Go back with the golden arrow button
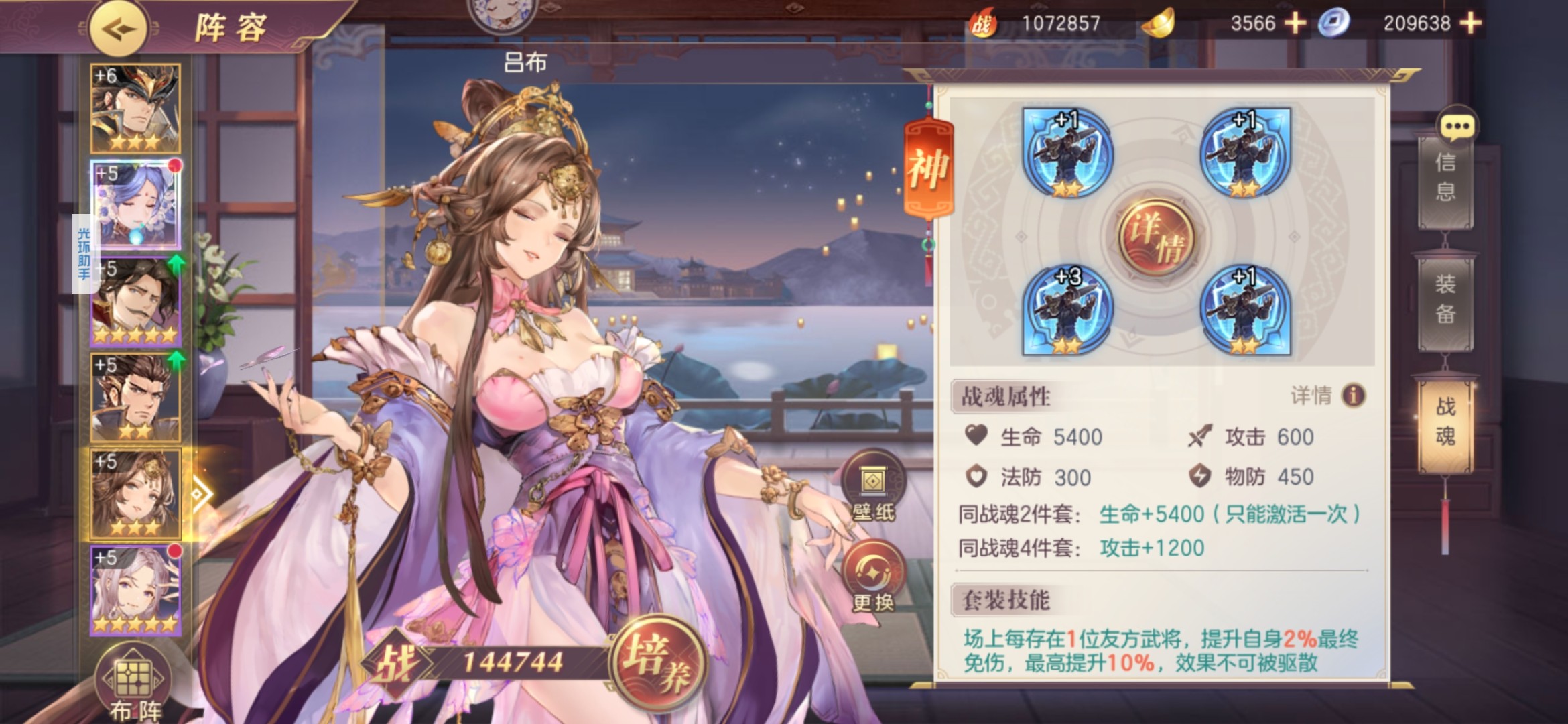Screen dimensions: 1568x724 [x=119, y=29]
